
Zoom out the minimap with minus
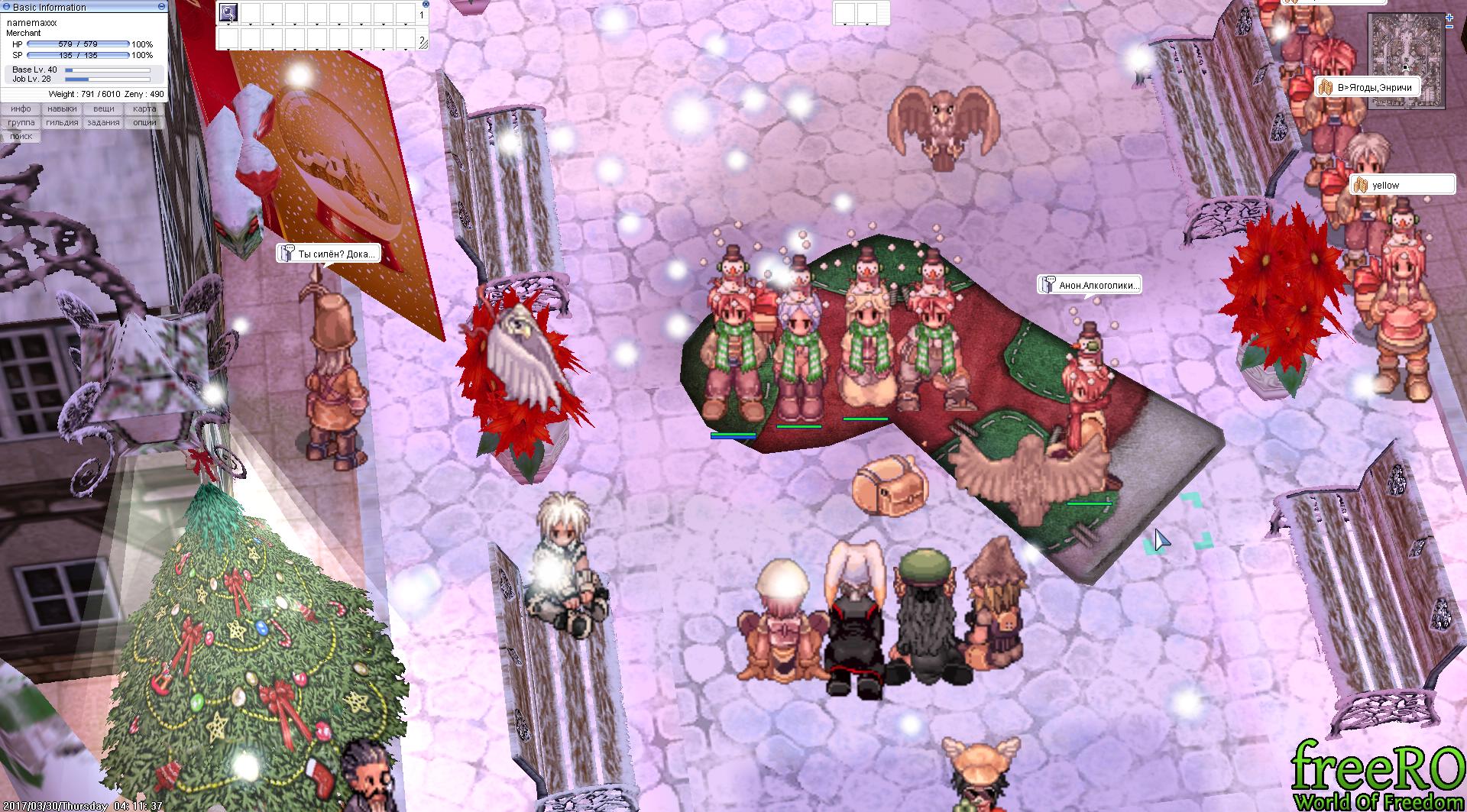[1450, 26]
